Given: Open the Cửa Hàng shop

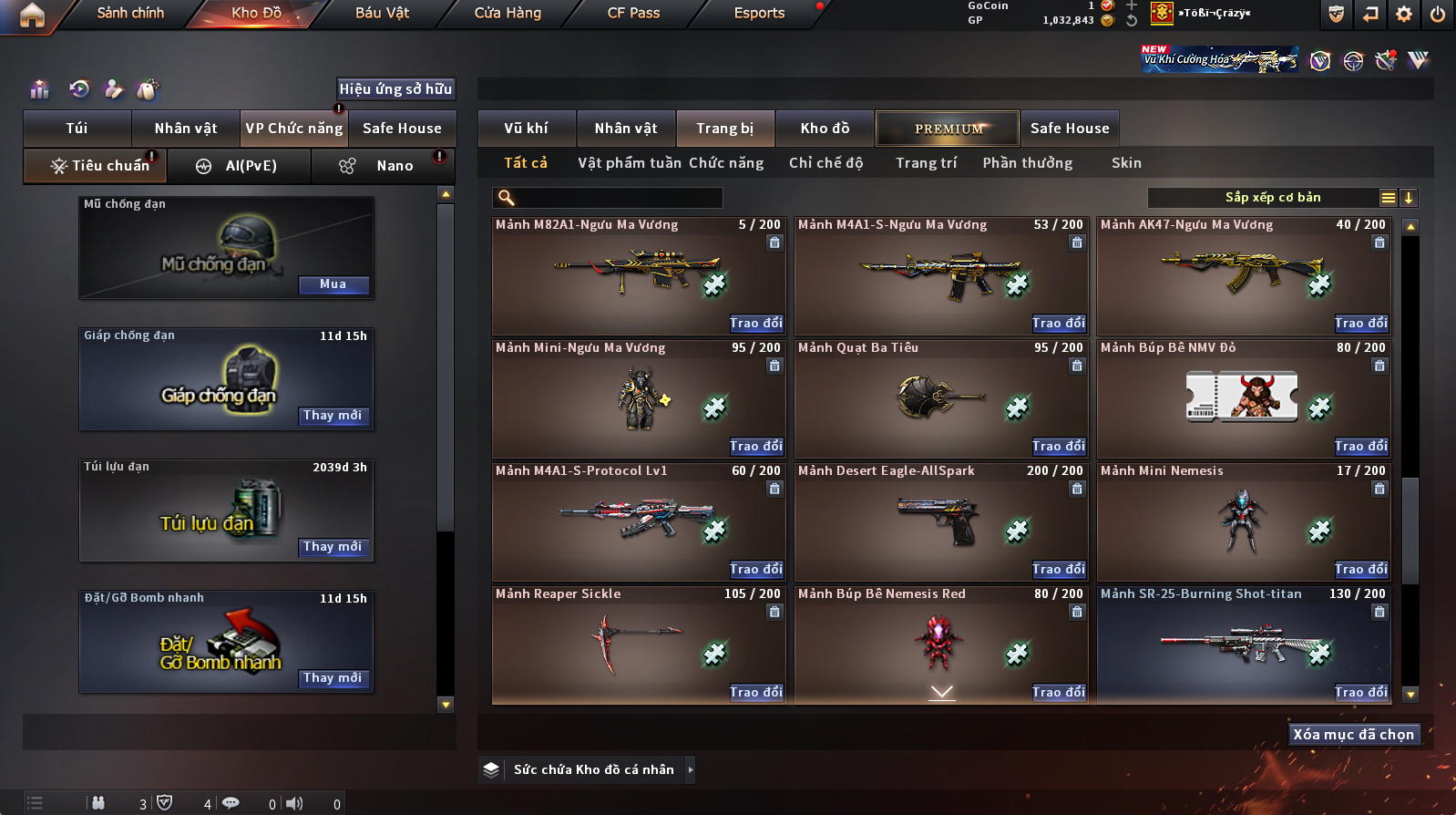Looking at the screenshot, I should pos(508,13).
